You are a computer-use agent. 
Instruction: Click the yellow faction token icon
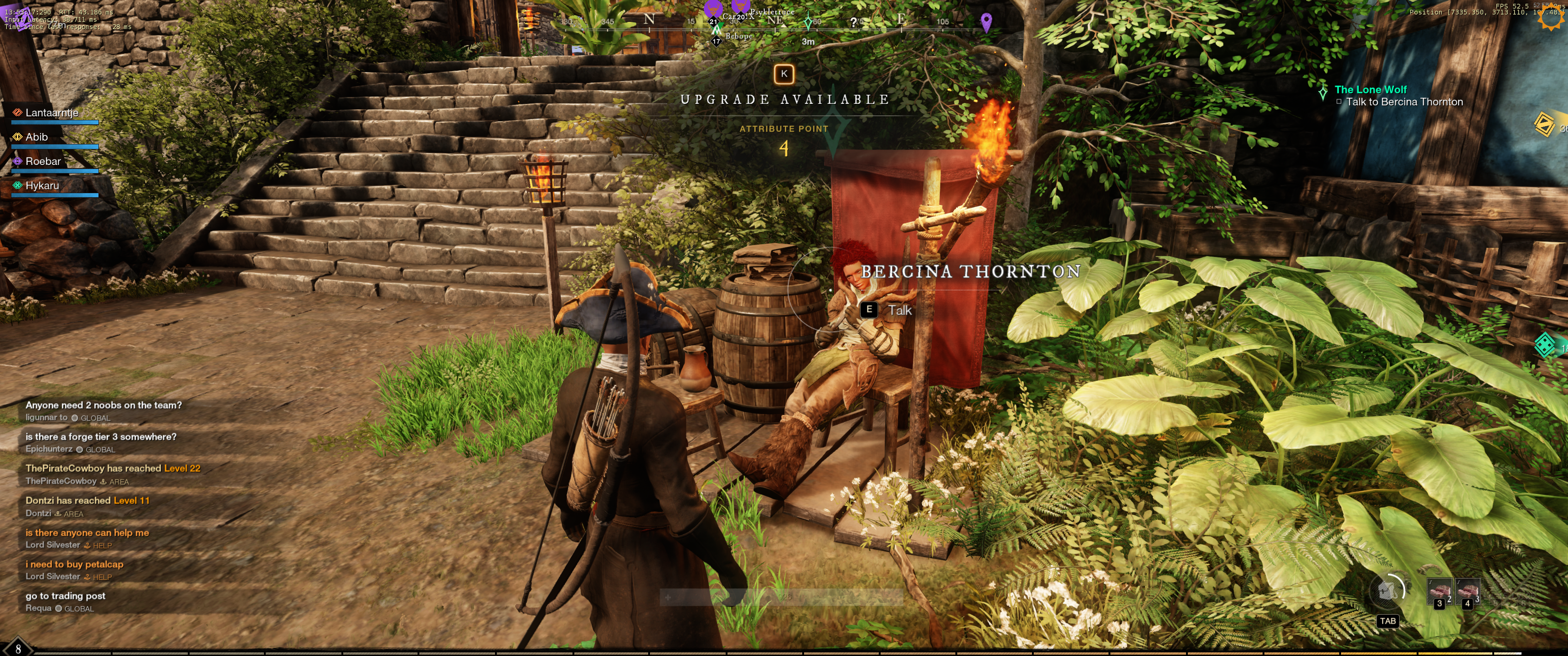(1545, 124)
